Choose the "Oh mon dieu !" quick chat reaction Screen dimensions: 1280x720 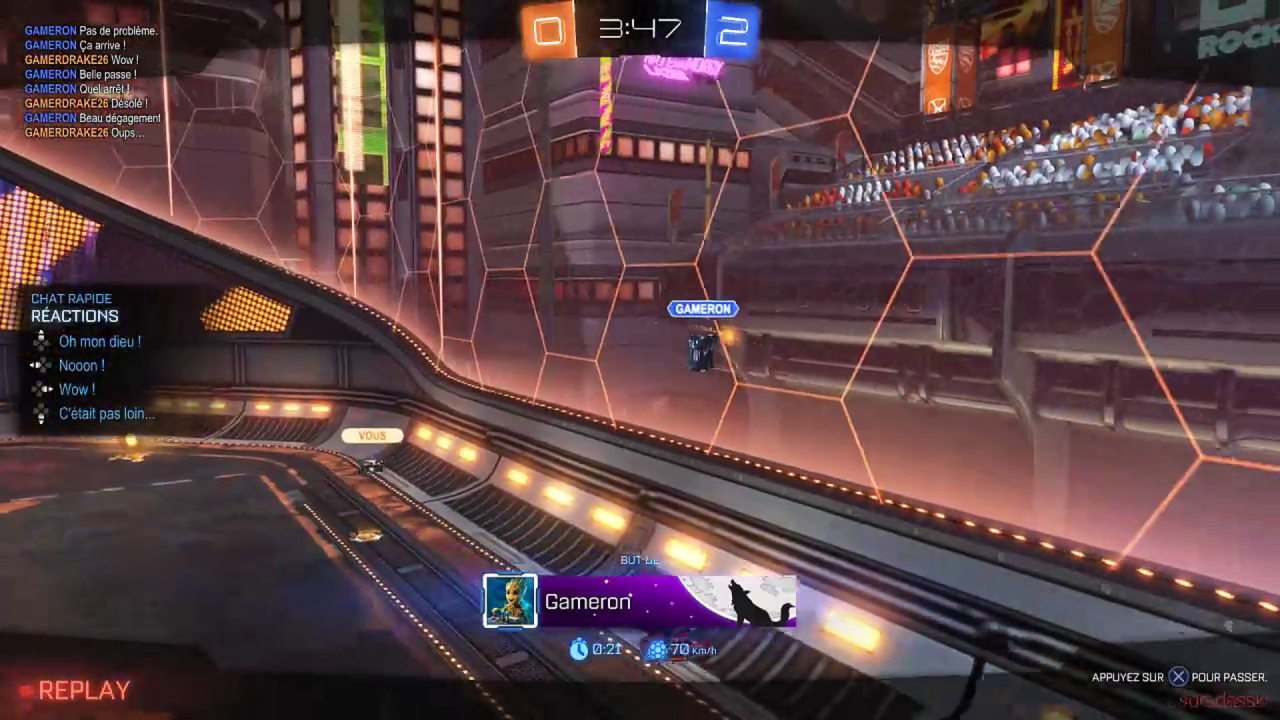[x=99, y=342]
